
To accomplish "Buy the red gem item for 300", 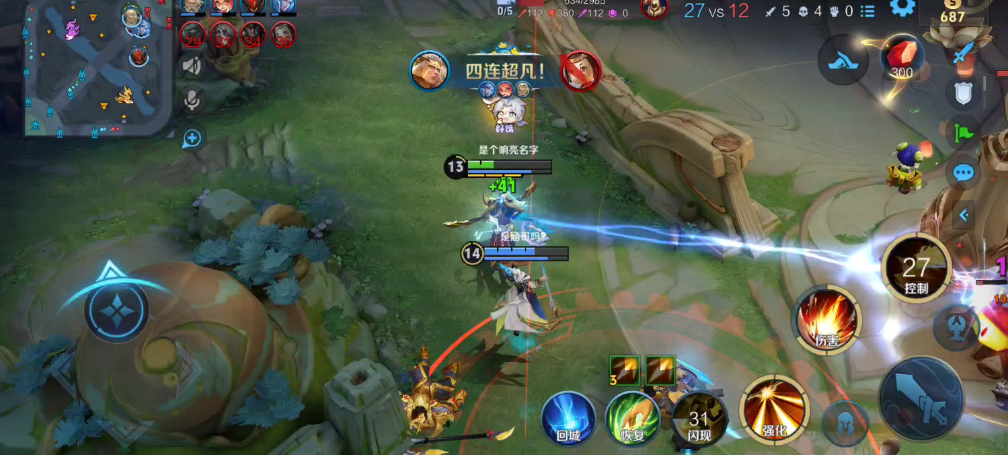I will pos(902,58).
